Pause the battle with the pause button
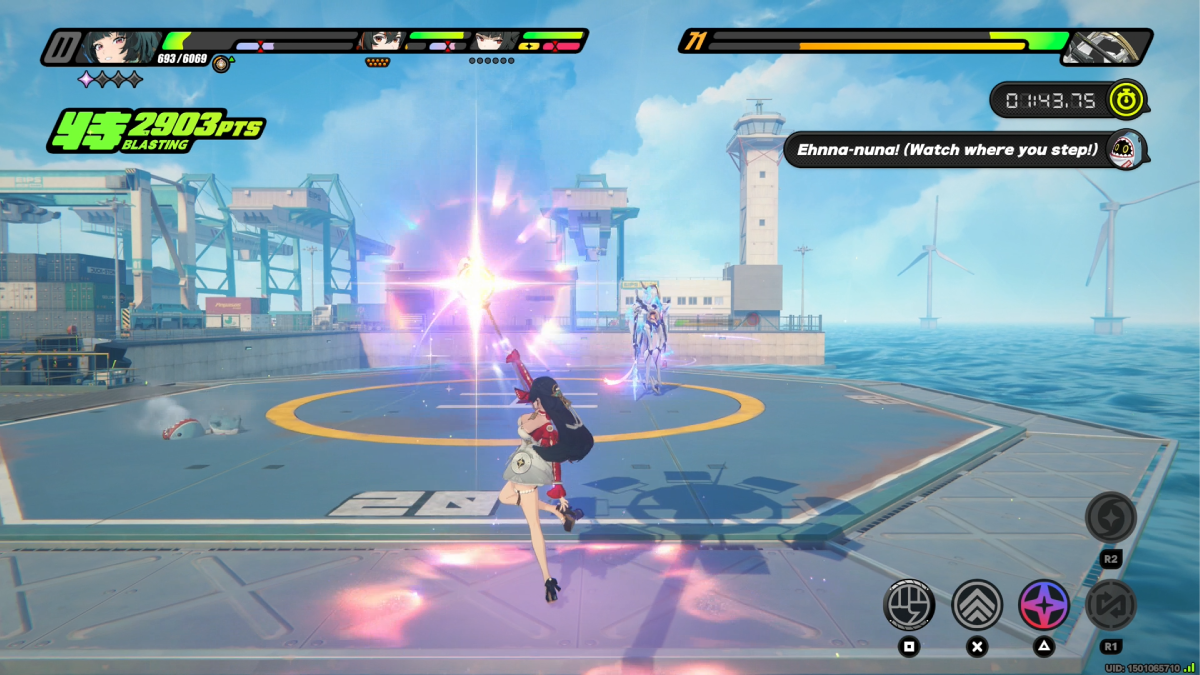This screenshot has width=1200, height=675. [63, 46]
